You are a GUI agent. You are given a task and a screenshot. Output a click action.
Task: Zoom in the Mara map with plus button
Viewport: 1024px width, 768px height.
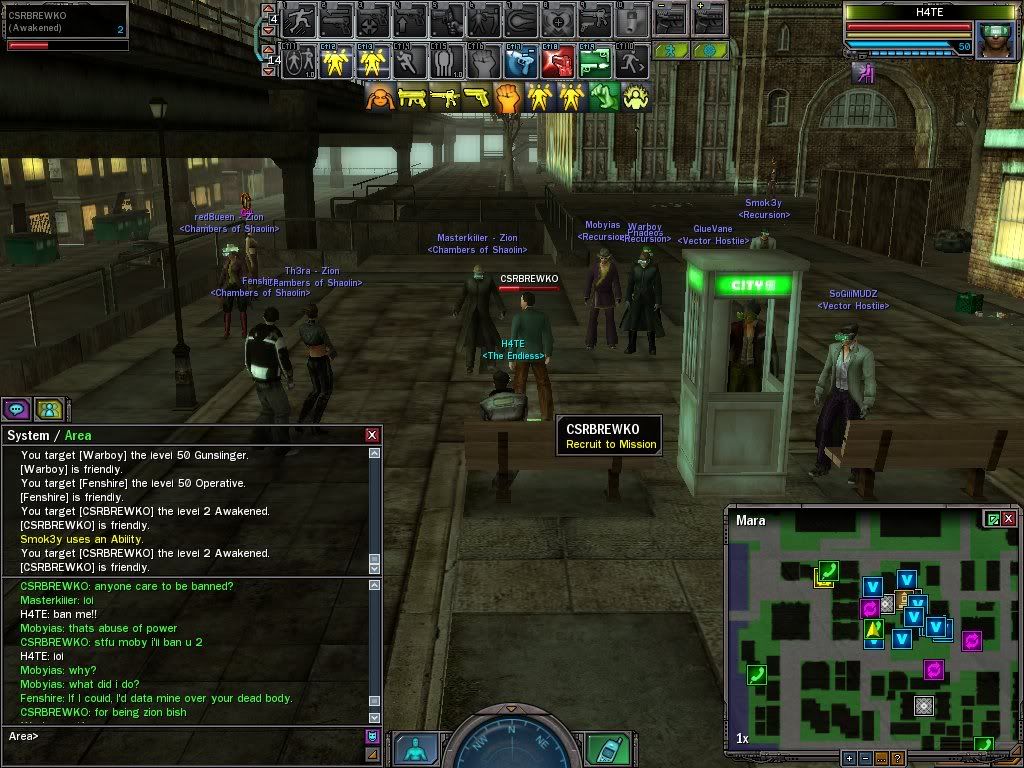849,758
